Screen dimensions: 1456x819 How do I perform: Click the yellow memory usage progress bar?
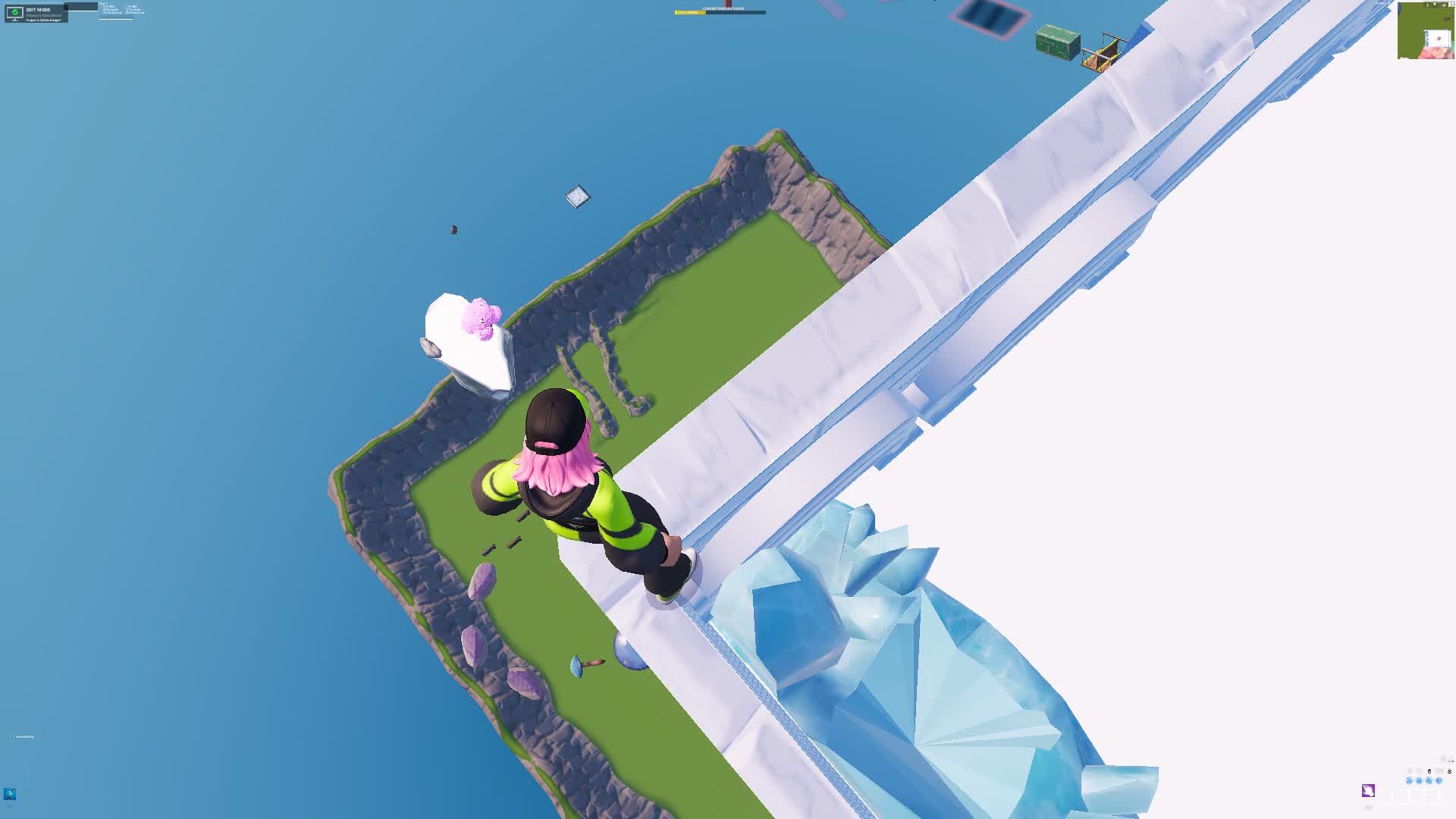coord(690,12)
